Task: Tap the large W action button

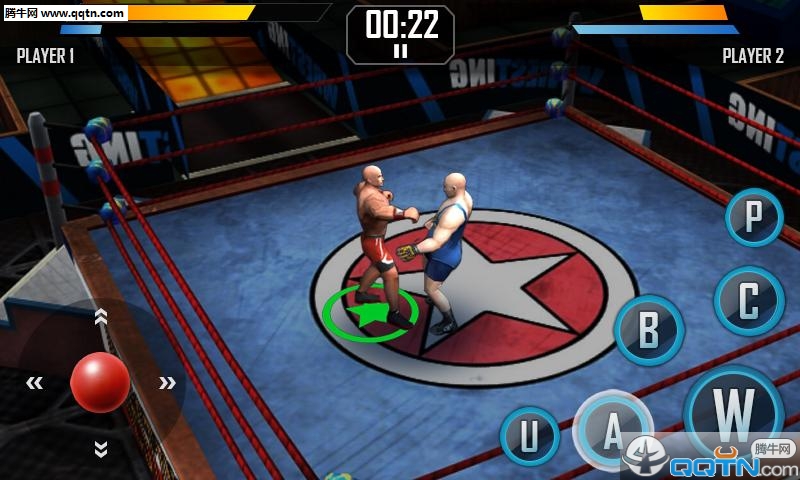Action: [735, 411]
